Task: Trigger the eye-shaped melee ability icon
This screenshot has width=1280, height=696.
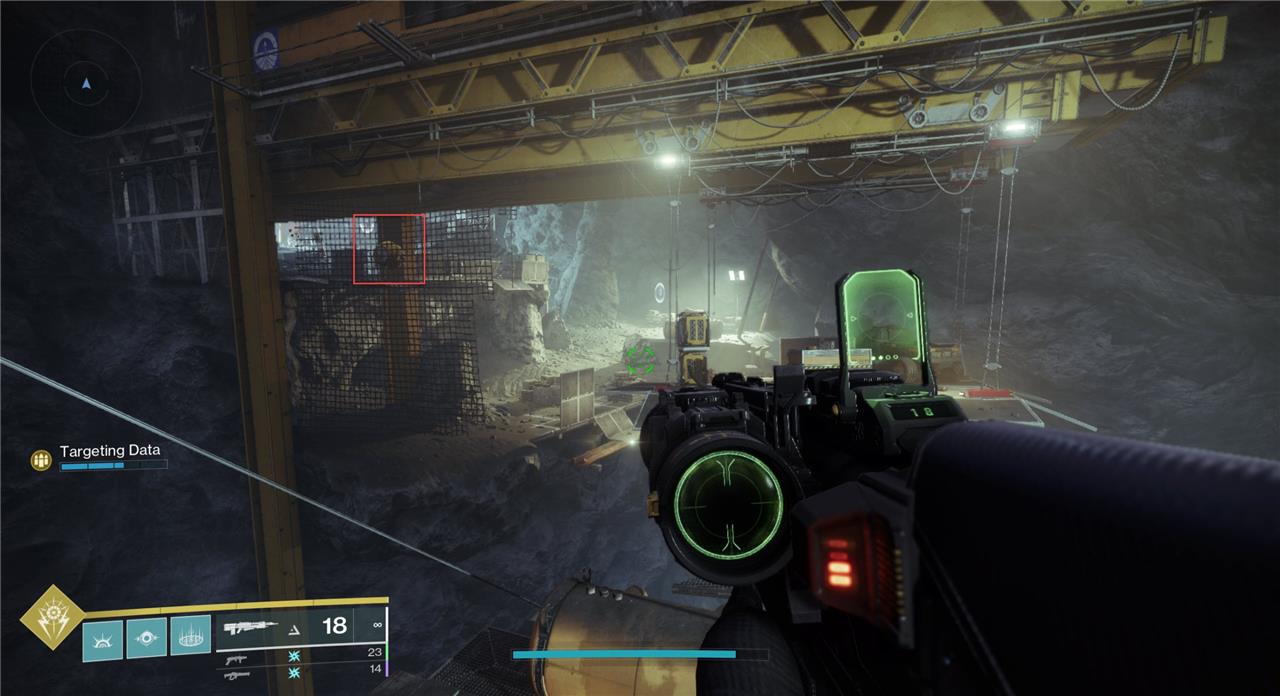Action: tap(146, 637)
